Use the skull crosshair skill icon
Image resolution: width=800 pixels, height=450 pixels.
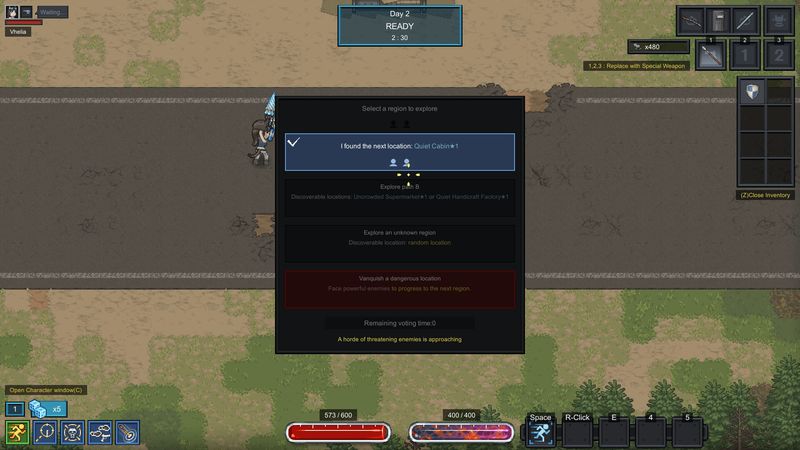72,432
